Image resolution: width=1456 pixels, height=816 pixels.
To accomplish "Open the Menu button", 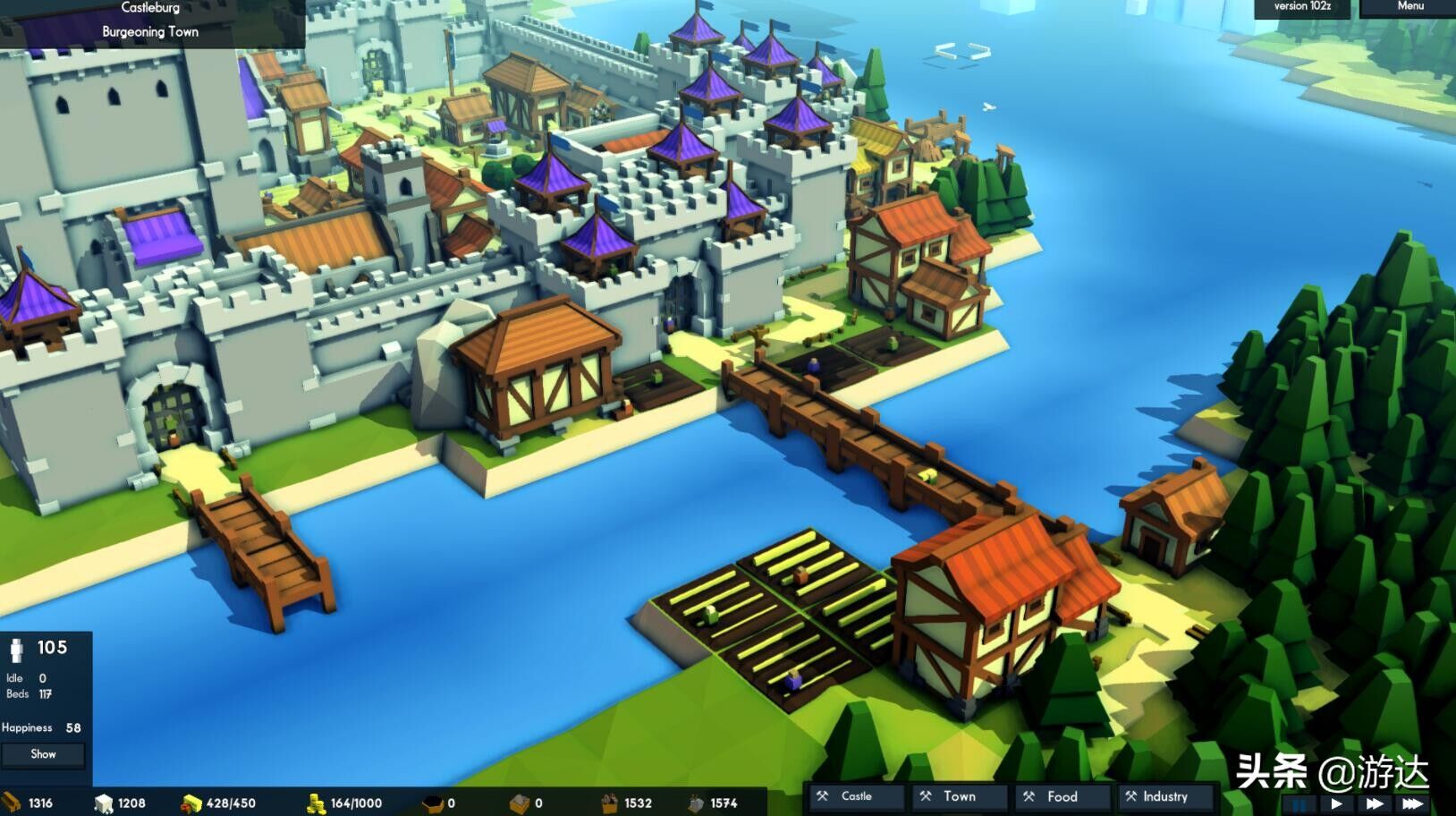I will click(1409, 7).
